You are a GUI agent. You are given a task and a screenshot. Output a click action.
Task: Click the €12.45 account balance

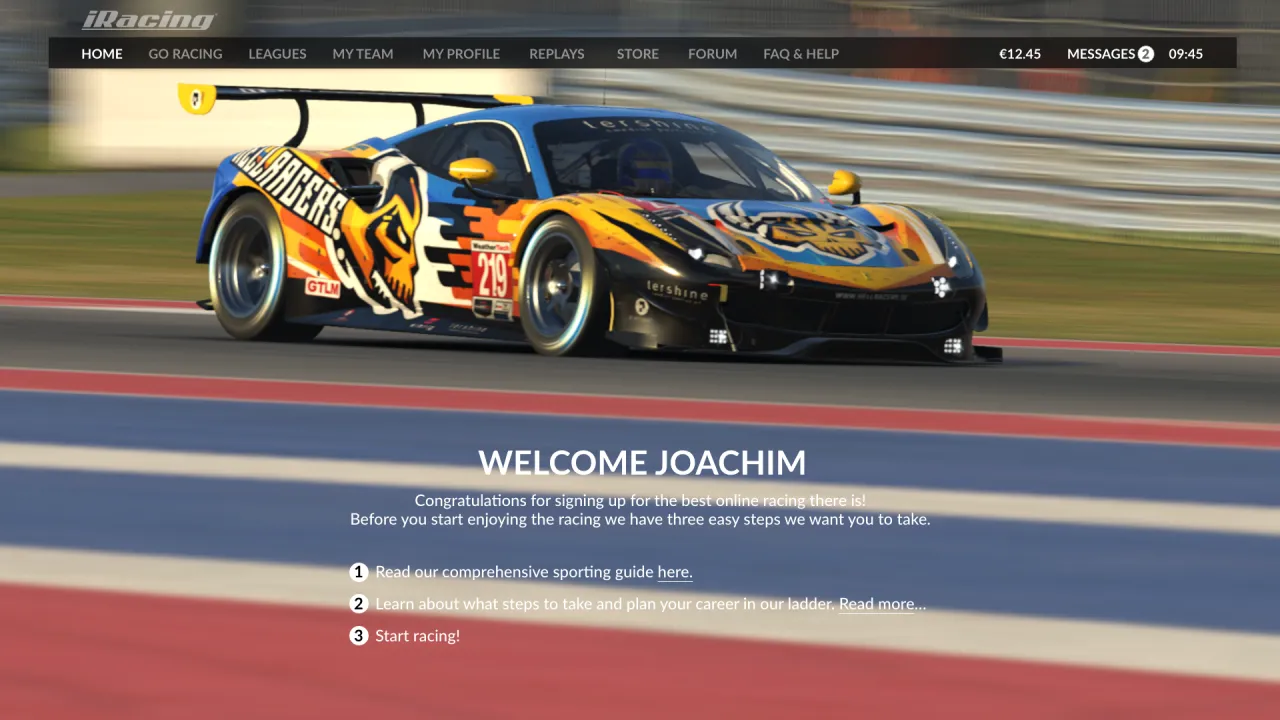1020,54
